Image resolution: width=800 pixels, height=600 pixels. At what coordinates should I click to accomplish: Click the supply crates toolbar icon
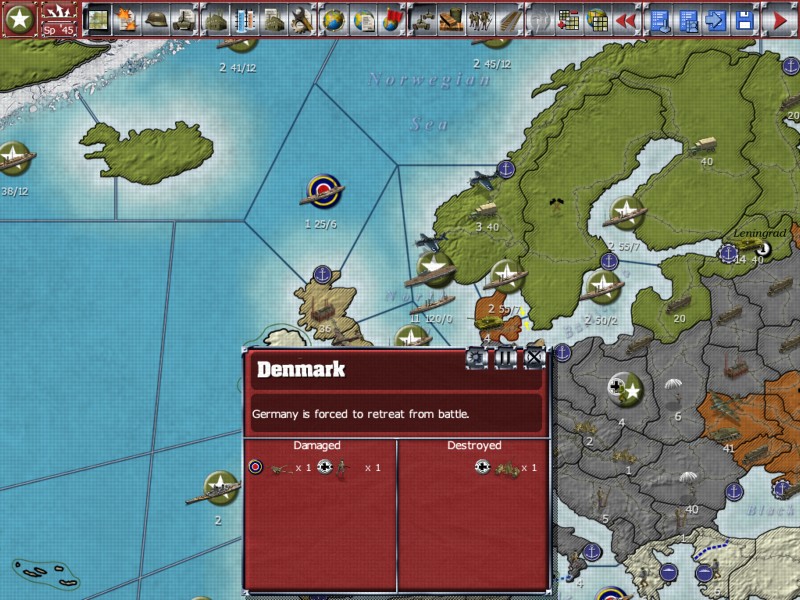coord(451,18)
